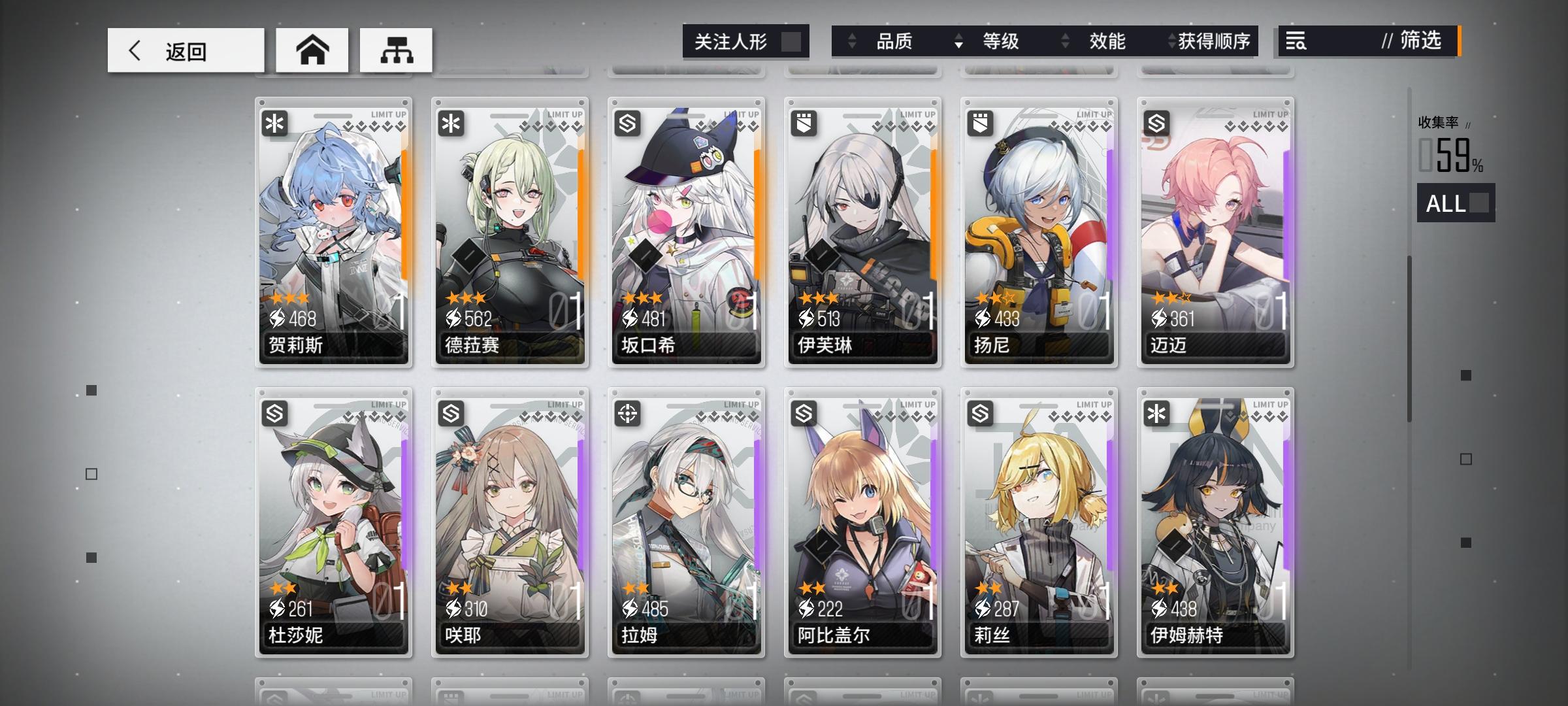1568x706 pixels.
Task: Click the asterisk class icon on 贺莉斯's card
Action: [x=275, y=123]
